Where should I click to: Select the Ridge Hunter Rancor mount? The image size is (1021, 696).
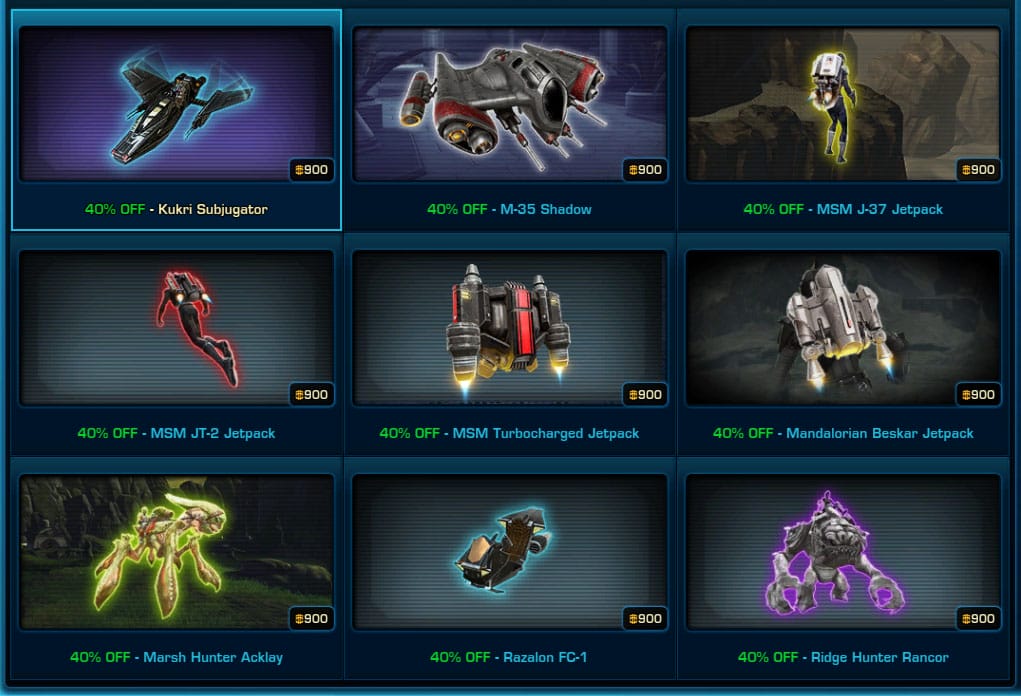(843, 552)
